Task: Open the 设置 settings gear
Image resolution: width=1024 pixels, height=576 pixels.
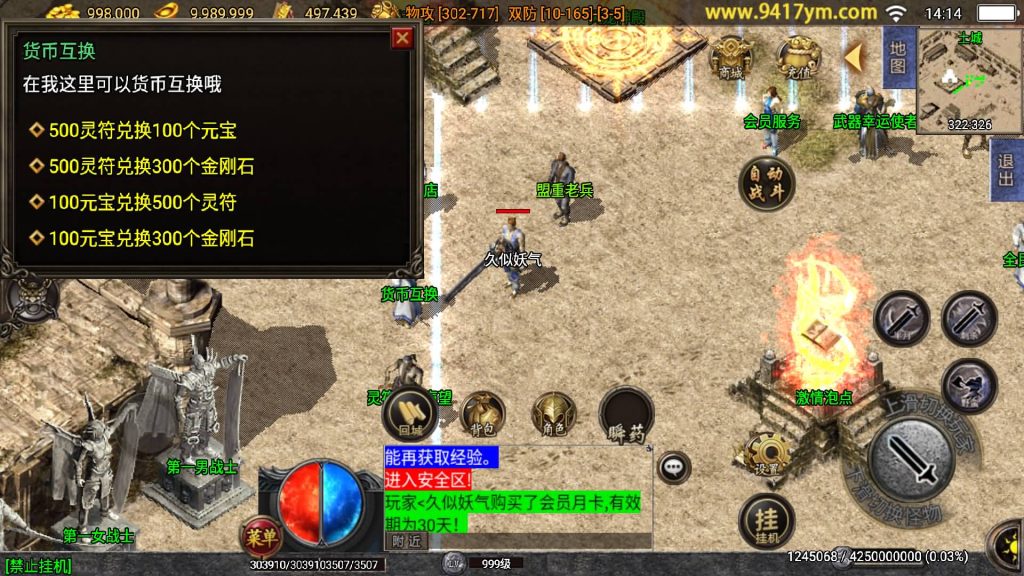Action: 766,455
